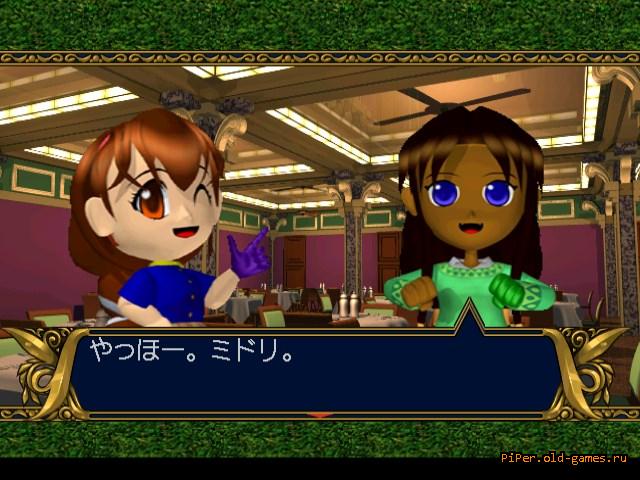Click the red continue arrow below dialogue
640x480 pixels.
(320, 415)
